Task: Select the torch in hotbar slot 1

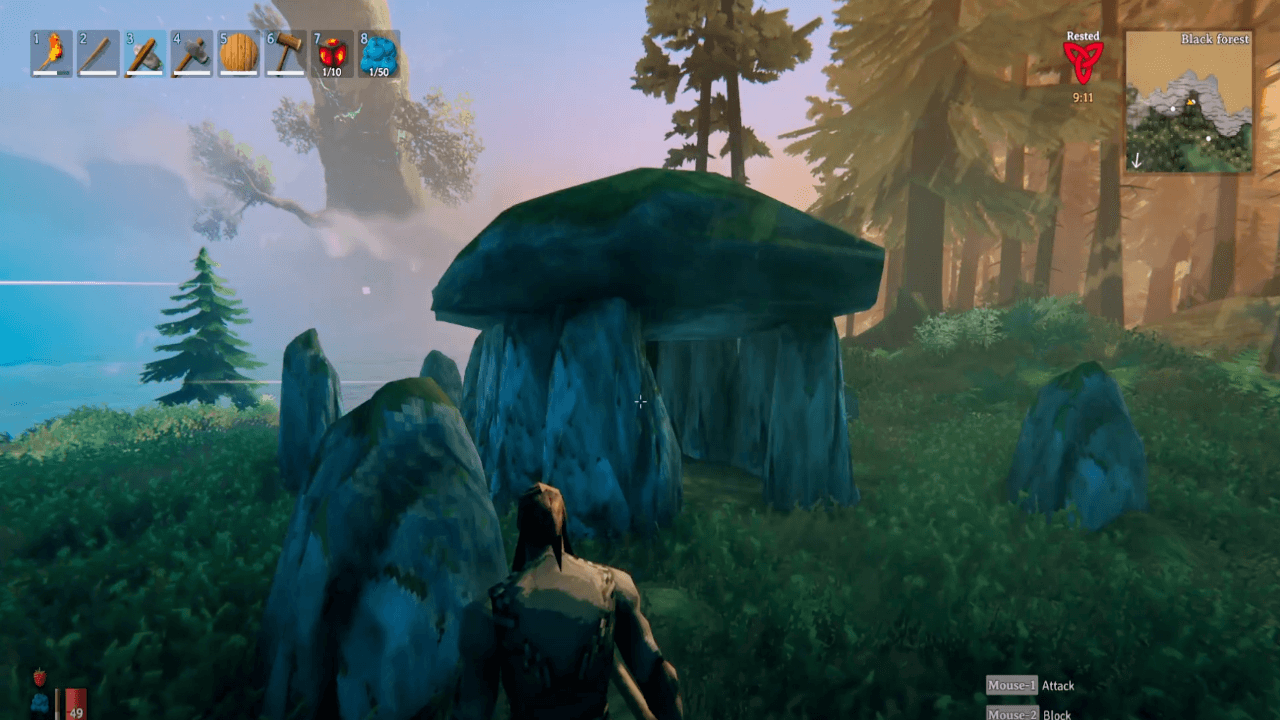Action: (x=49, y=52)
